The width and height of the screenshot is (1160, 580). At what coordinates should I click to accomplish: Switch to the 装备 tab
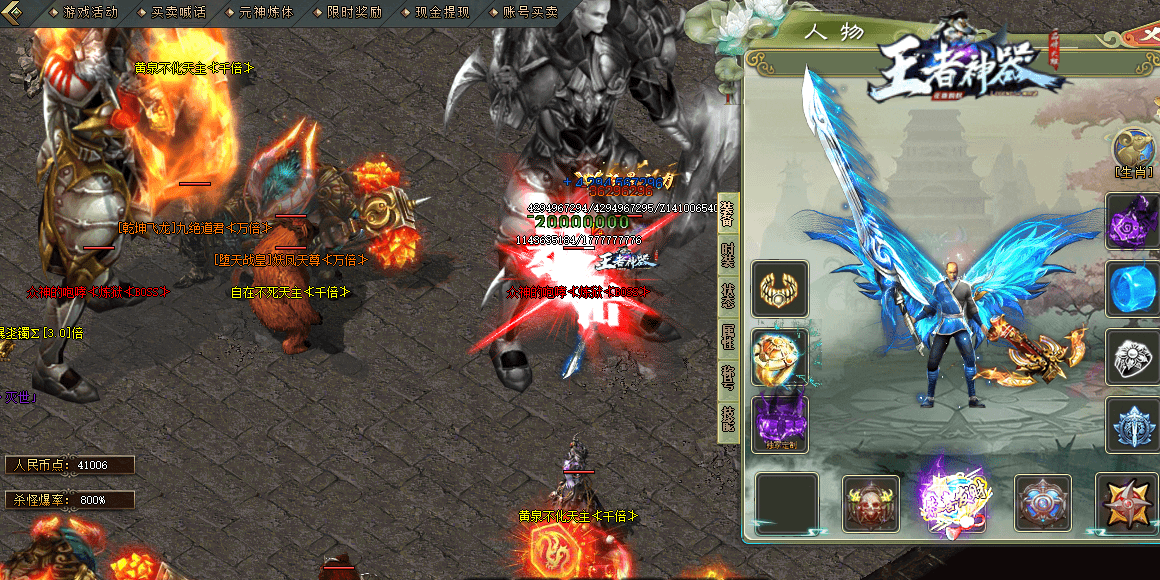[727, 213]
